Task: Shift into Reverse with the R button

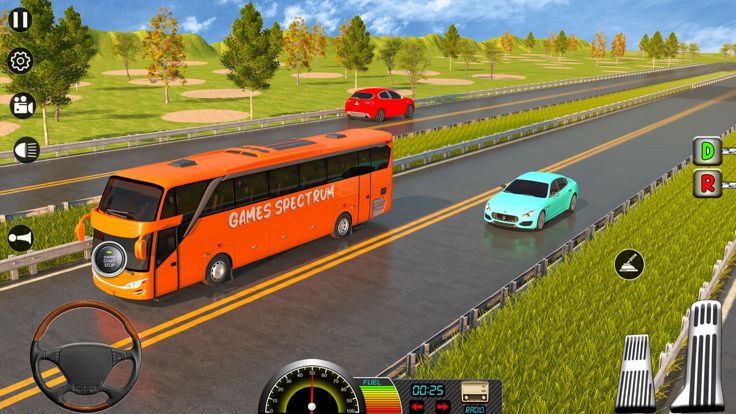Action: (x=708, y=184)
